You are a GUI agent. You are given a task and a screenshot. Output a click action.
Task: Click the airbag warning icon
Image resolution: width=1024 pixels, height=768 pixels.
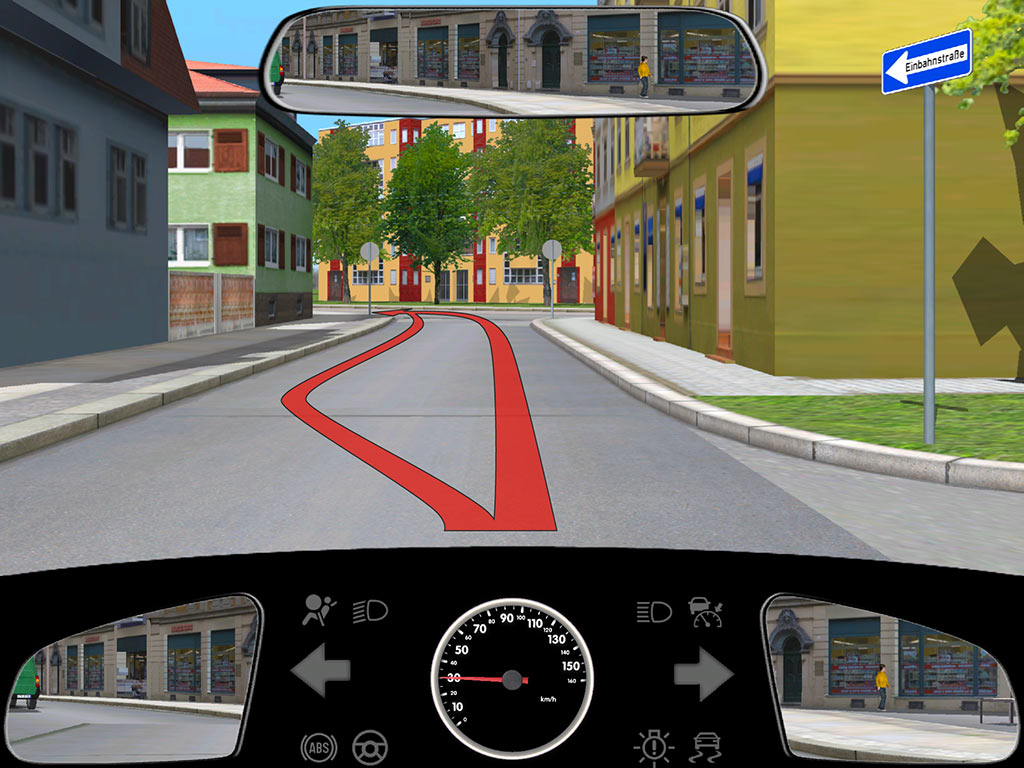click(x=319, y=610)
